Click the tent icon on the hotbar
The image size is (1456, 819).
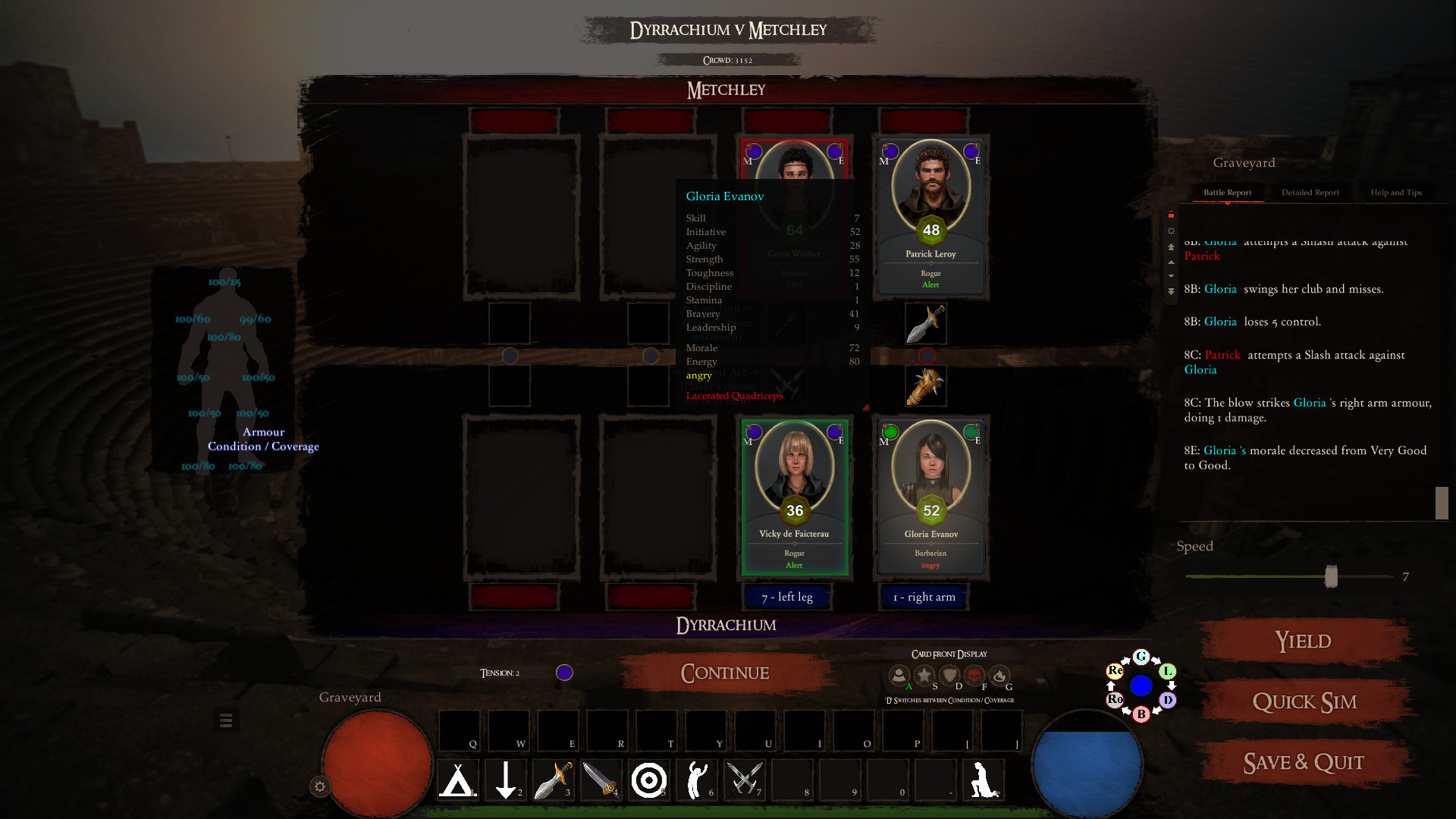click(x=457, y=780)
